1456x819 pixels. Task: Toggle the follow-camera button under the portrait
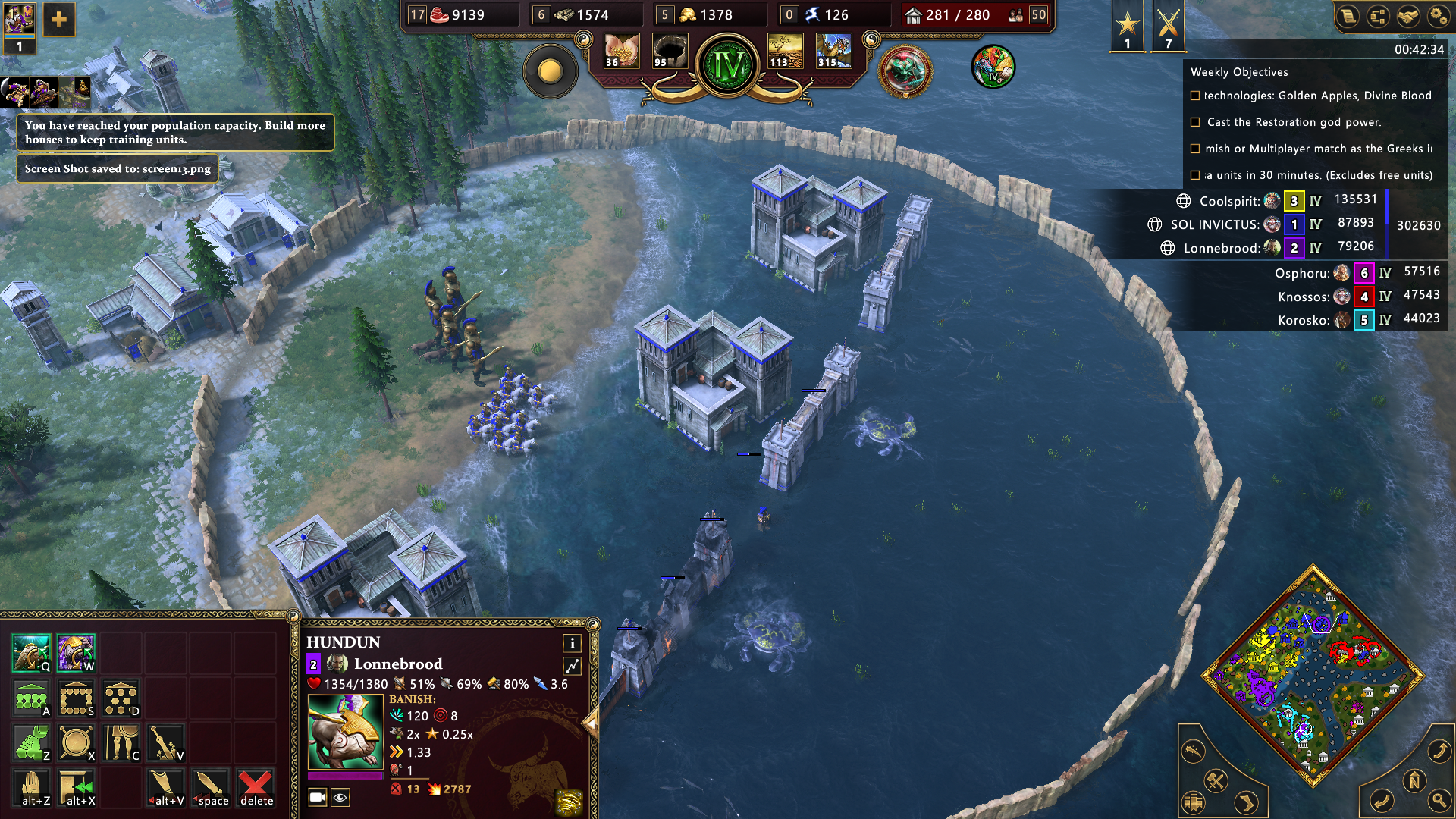pos(318,797)
